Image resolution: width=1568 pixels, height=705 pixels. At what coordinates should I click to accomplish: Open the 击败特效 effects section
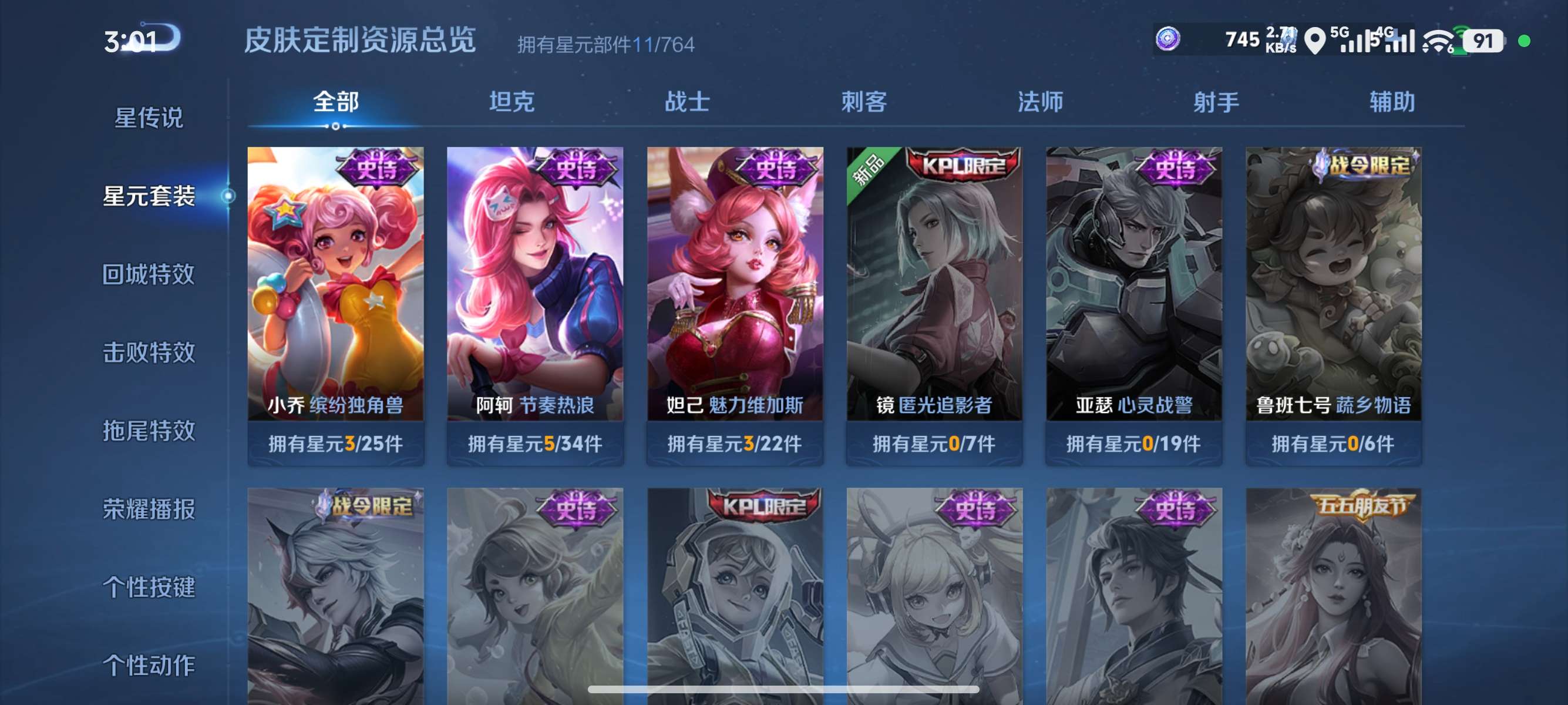149,352
